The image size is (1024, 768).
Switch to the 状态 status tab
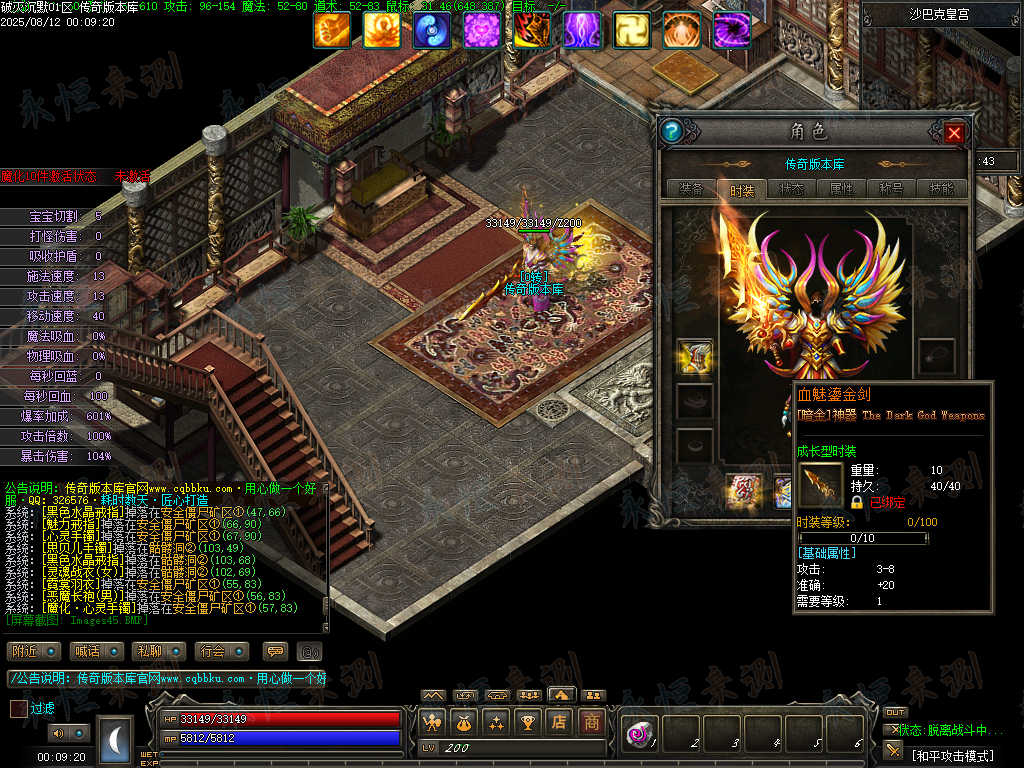pos(791,189)
